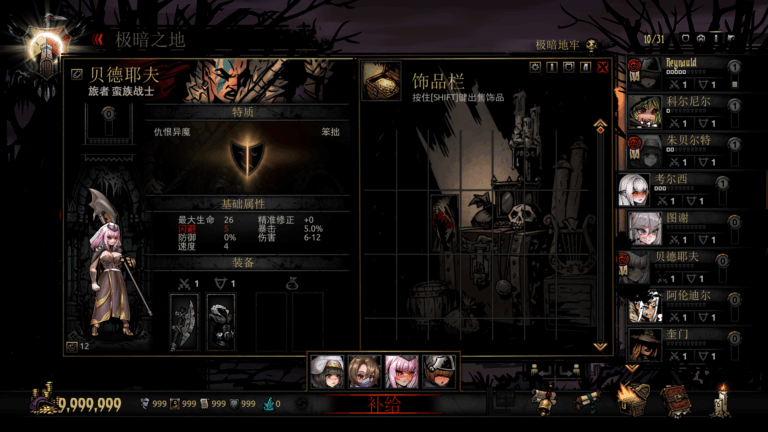Click the rename pencil icon beside 贝德耶夫

click(x=77, y=74)
